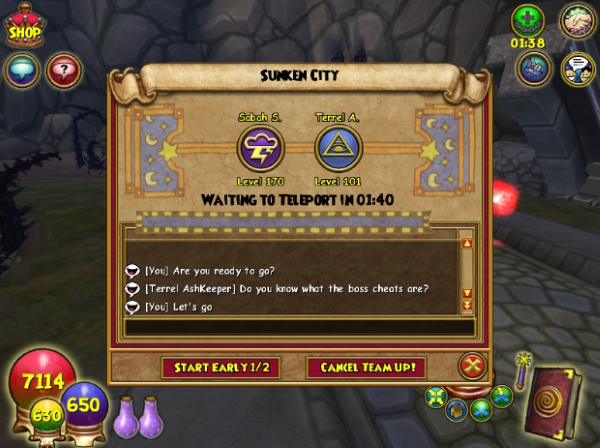600x448 pixels.
Task: Open the Crown Shop
Action: point(25,28)
